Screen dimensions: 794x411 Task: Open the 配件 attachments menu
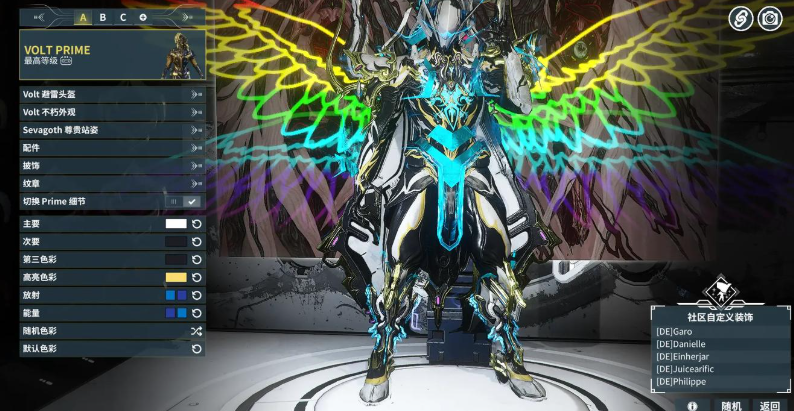click(x=112, y=148)
